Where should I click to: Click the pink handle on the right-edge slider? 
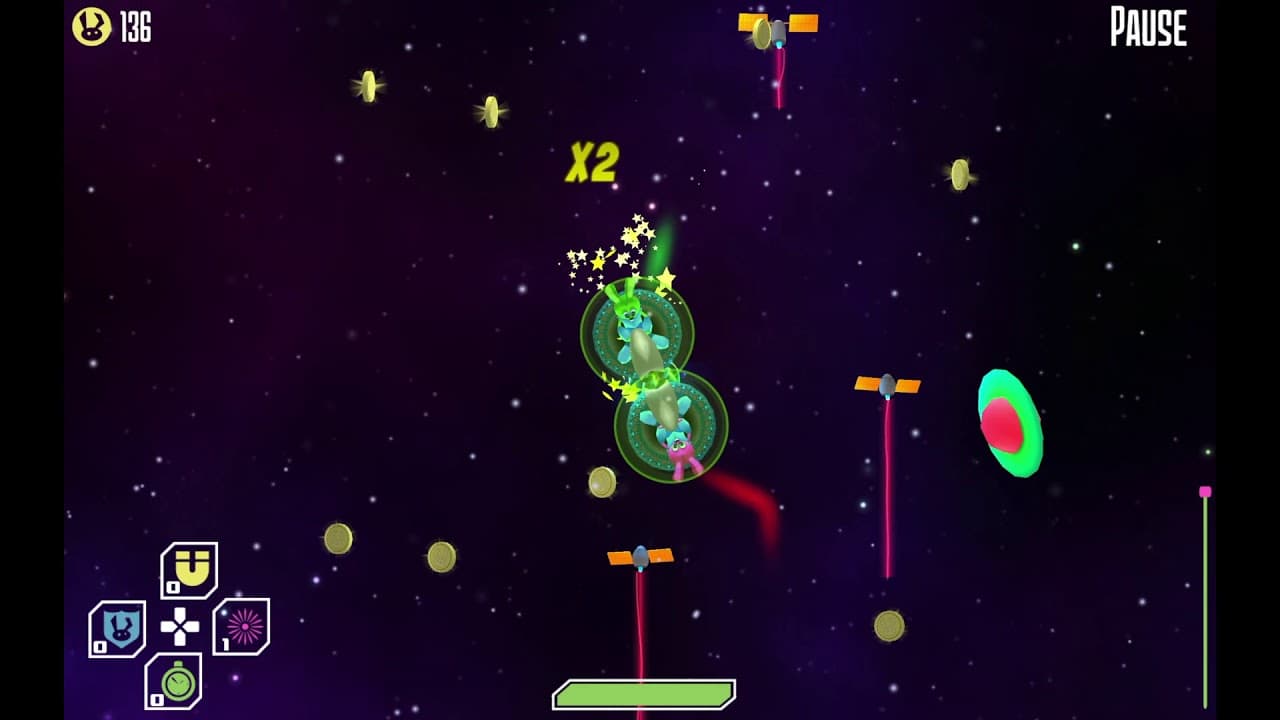pyautogui.click(x=1204, y=492)
